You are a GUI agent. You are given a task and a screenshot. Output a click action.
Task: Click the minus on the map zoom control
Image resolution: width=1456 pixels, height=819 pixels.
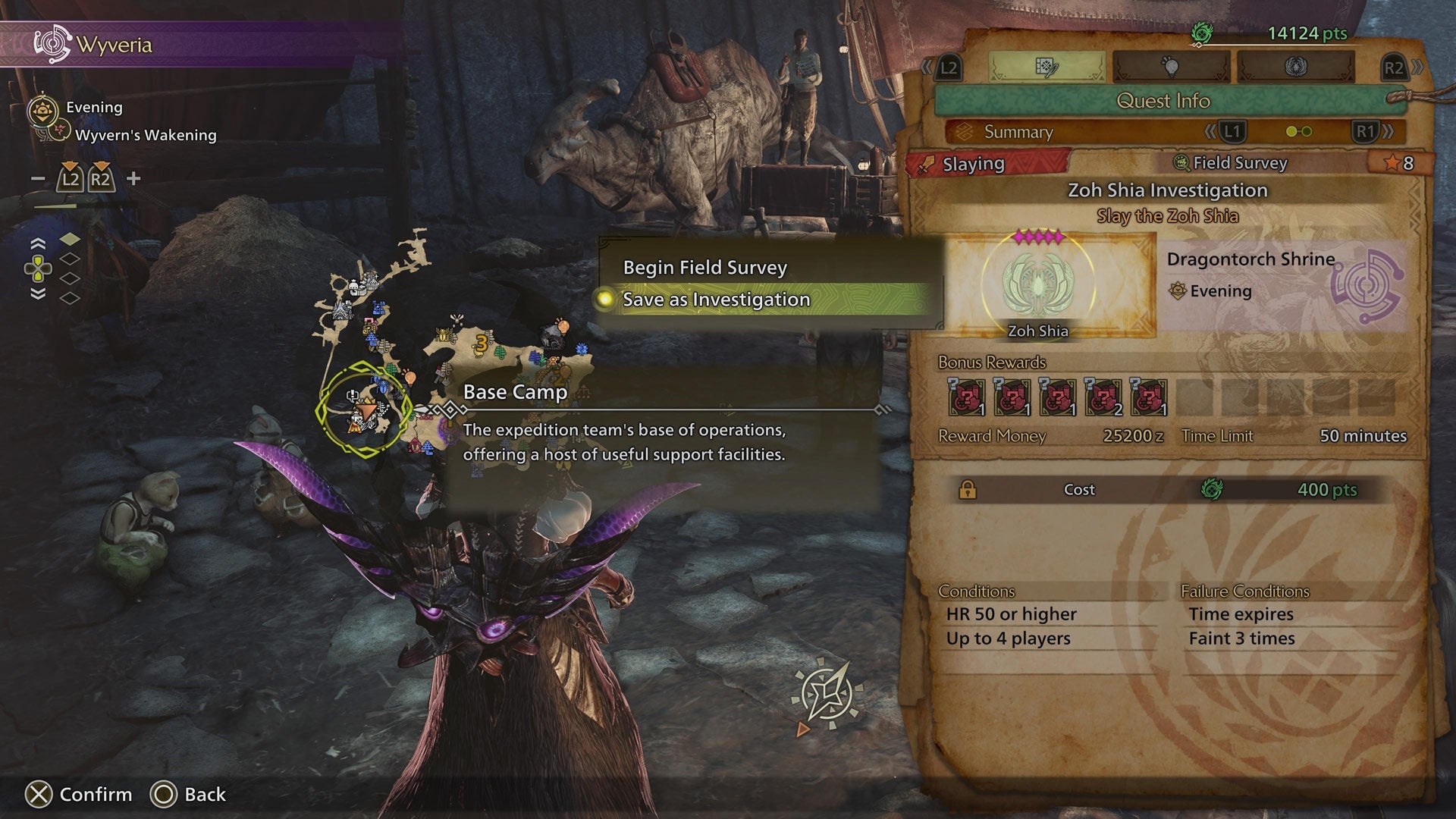tap(36, 180)
